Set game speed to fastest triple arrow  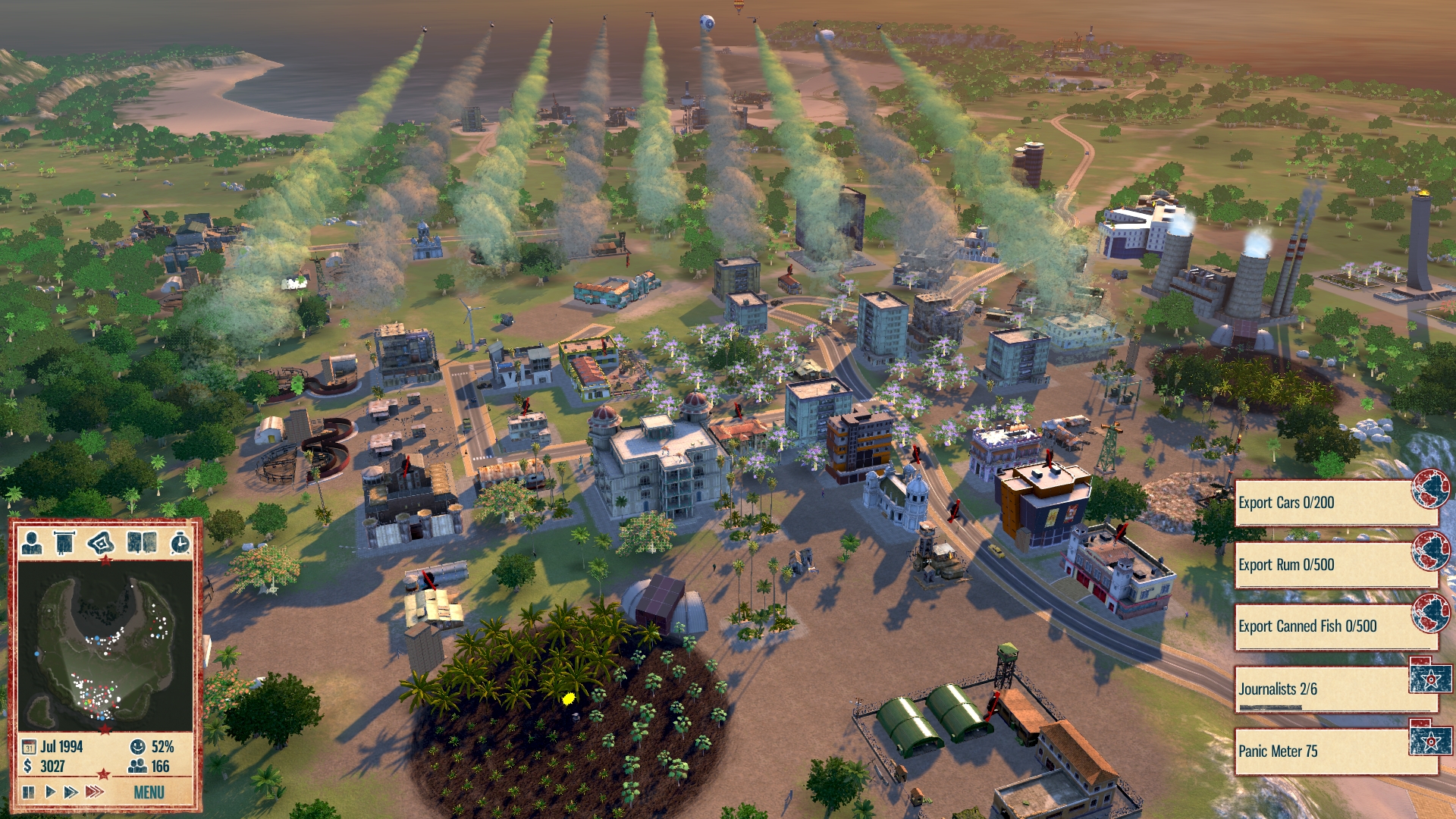94,792
